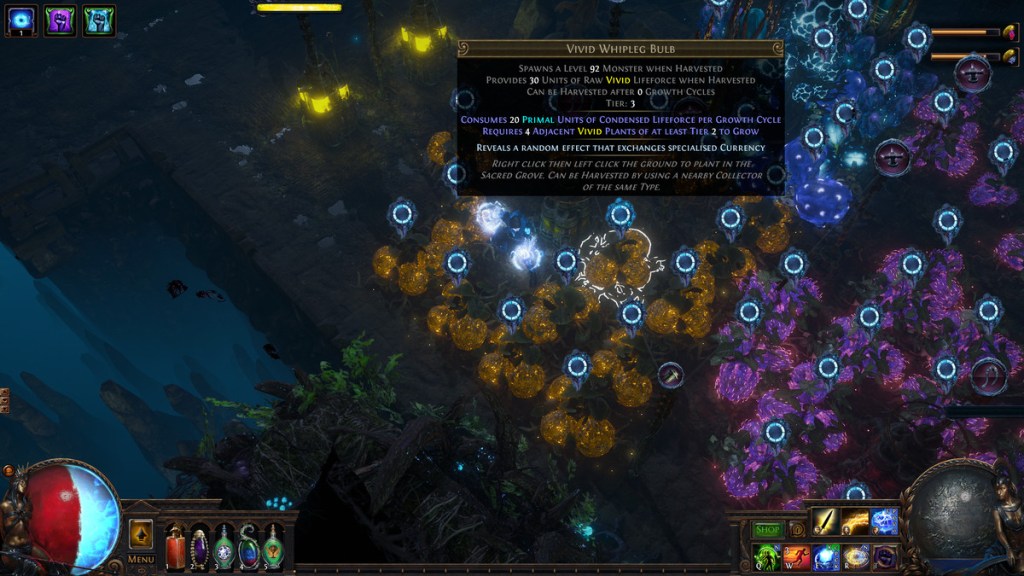Click the coin icon beside Shop
Screen dimensions: 1024x576
(x=797, y=529)
